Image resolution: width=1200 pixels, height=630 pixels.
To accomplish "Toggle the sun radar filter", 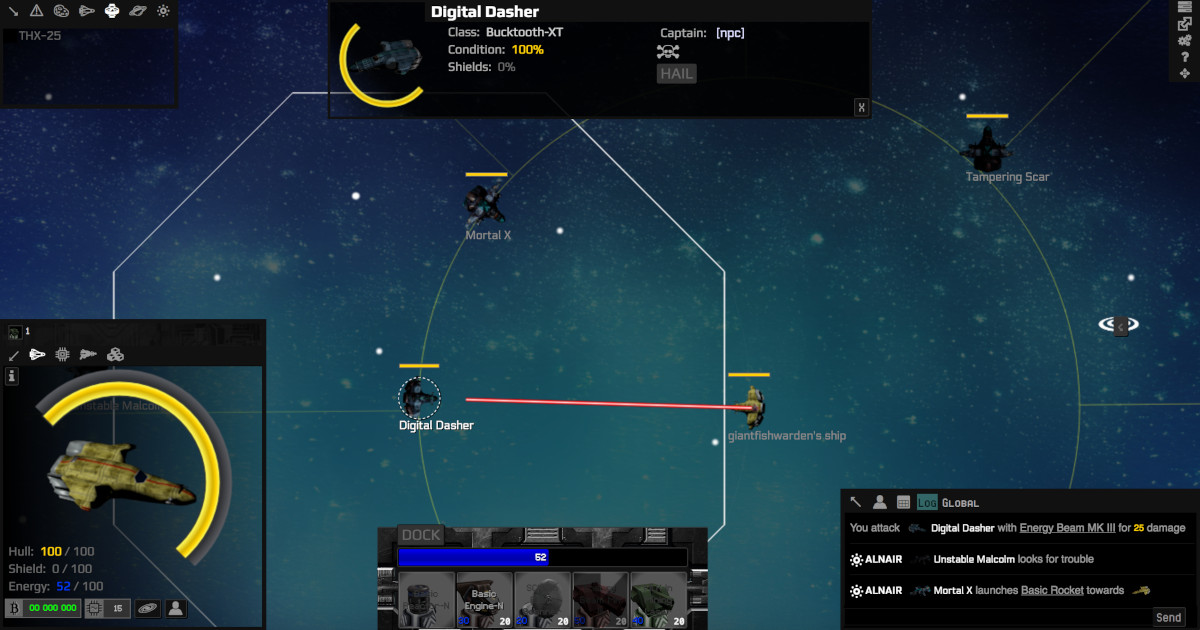I will 164,11.
